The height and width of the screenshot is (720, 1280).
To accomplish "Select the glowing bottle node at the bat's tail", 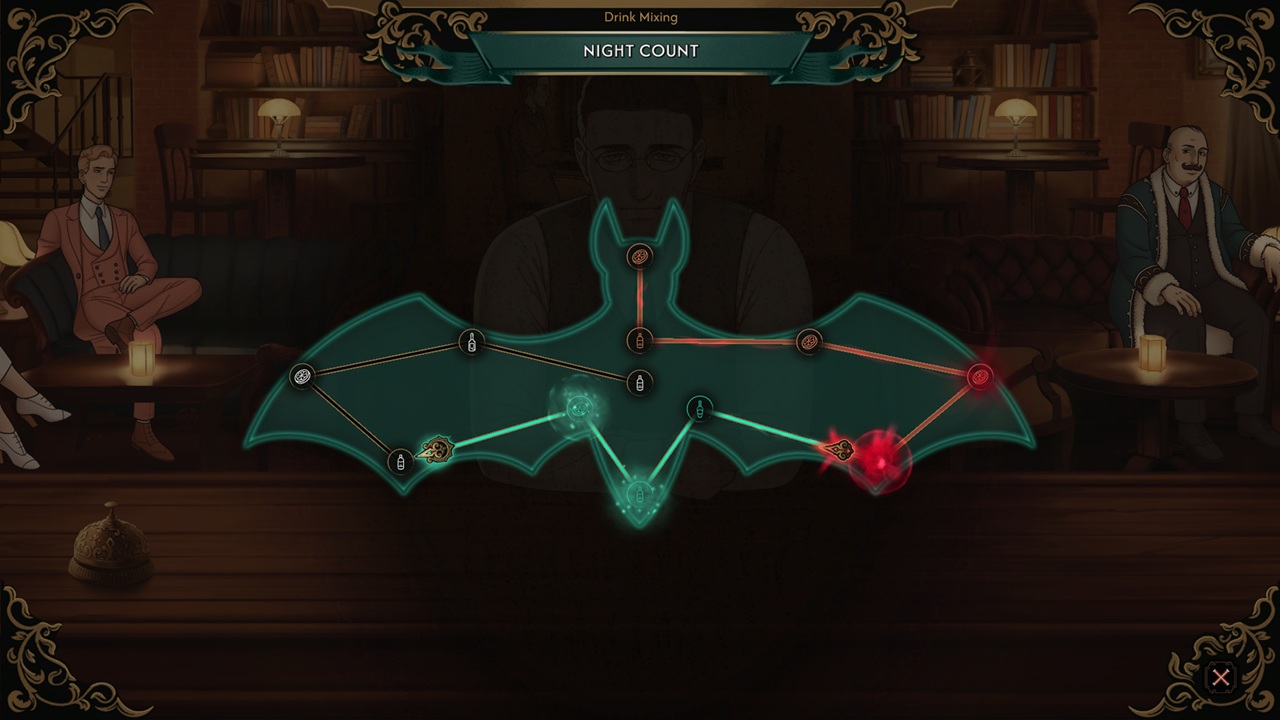I will (638, 492).
